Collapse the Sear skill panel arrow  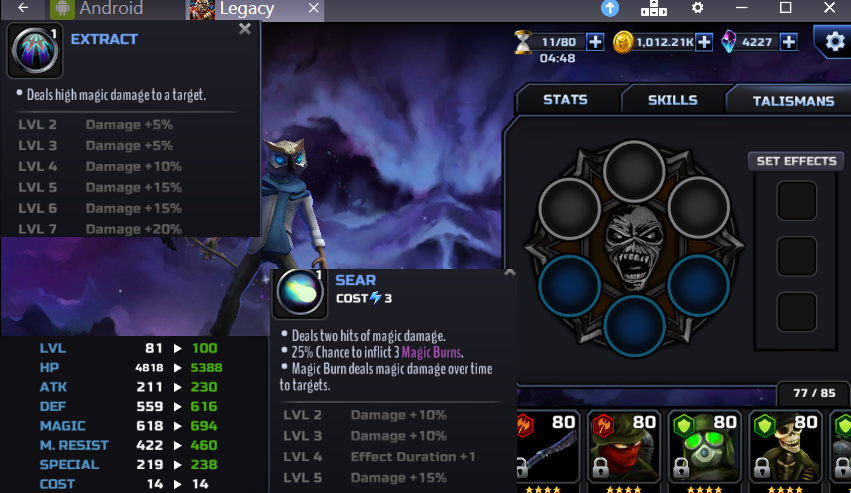(x=509, y=273)
